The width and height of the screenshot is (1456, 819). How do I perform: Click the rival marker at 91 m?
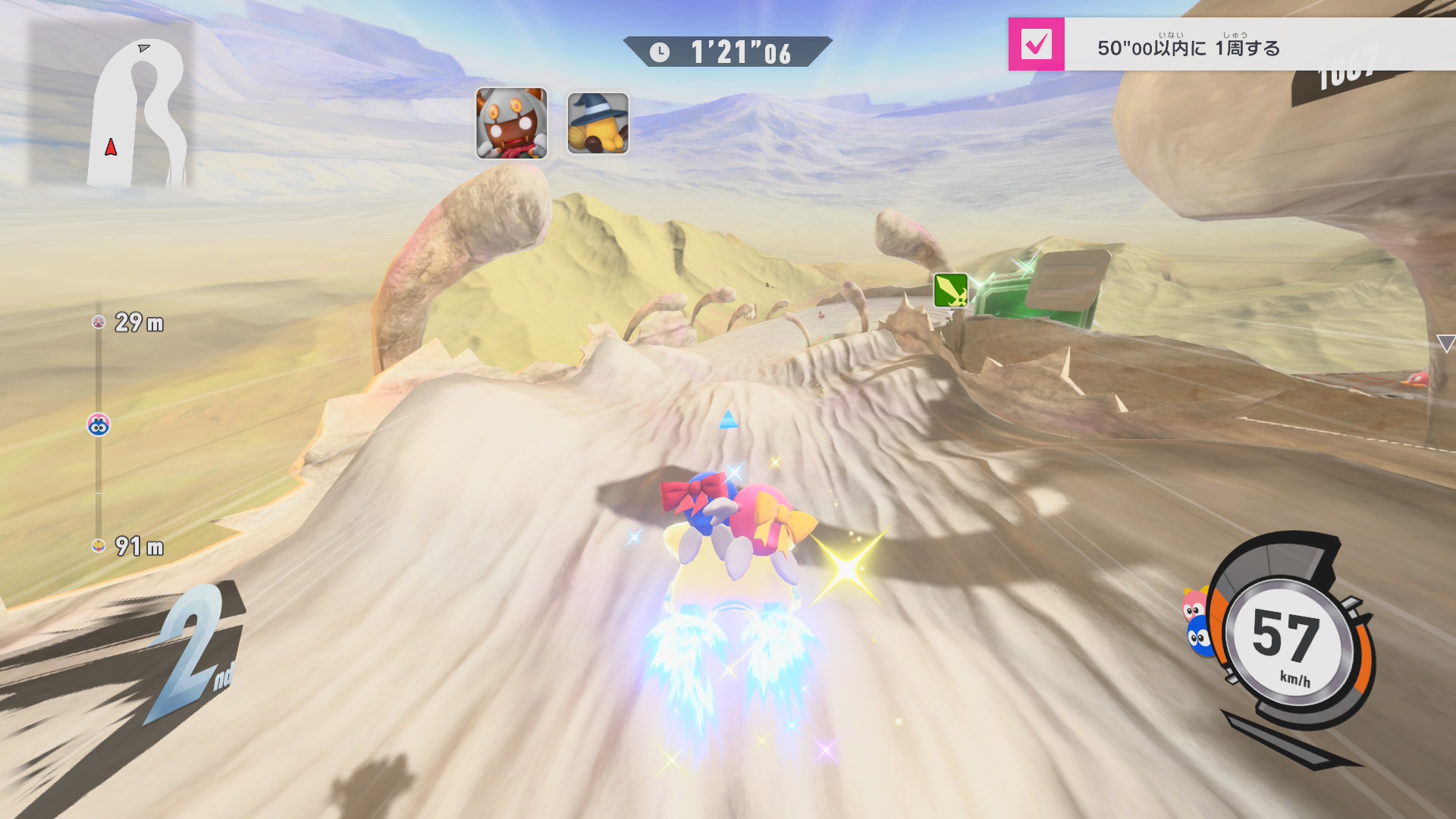point(99,546)
